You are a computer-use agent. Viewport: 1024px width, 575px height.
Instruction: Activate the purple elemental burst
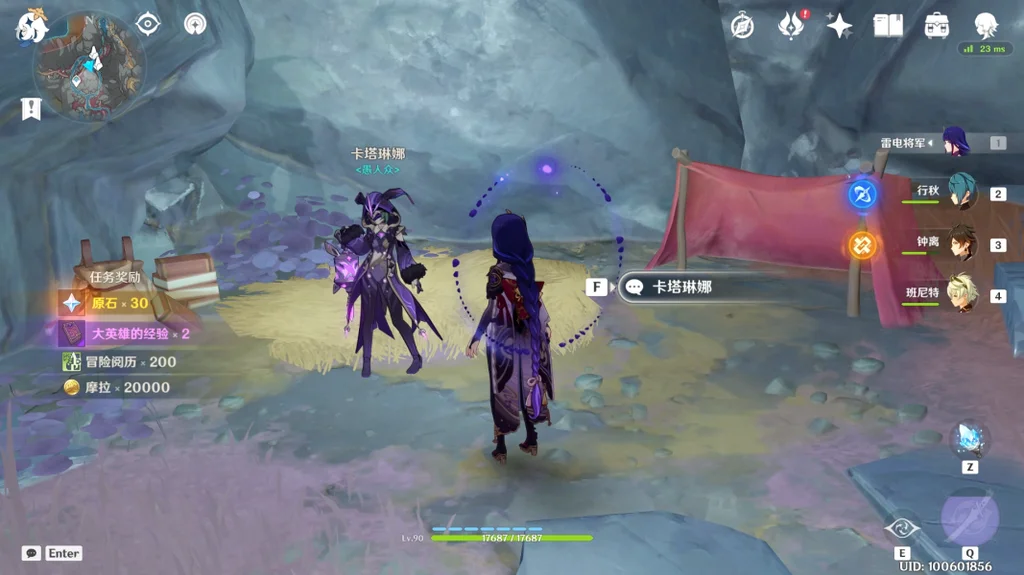click(x=969, y=519)
